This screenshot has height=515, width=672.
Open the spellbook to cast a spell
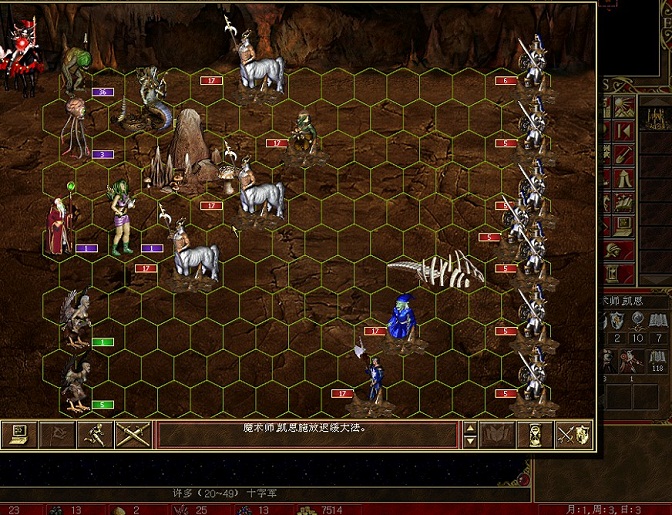(498, 434)
